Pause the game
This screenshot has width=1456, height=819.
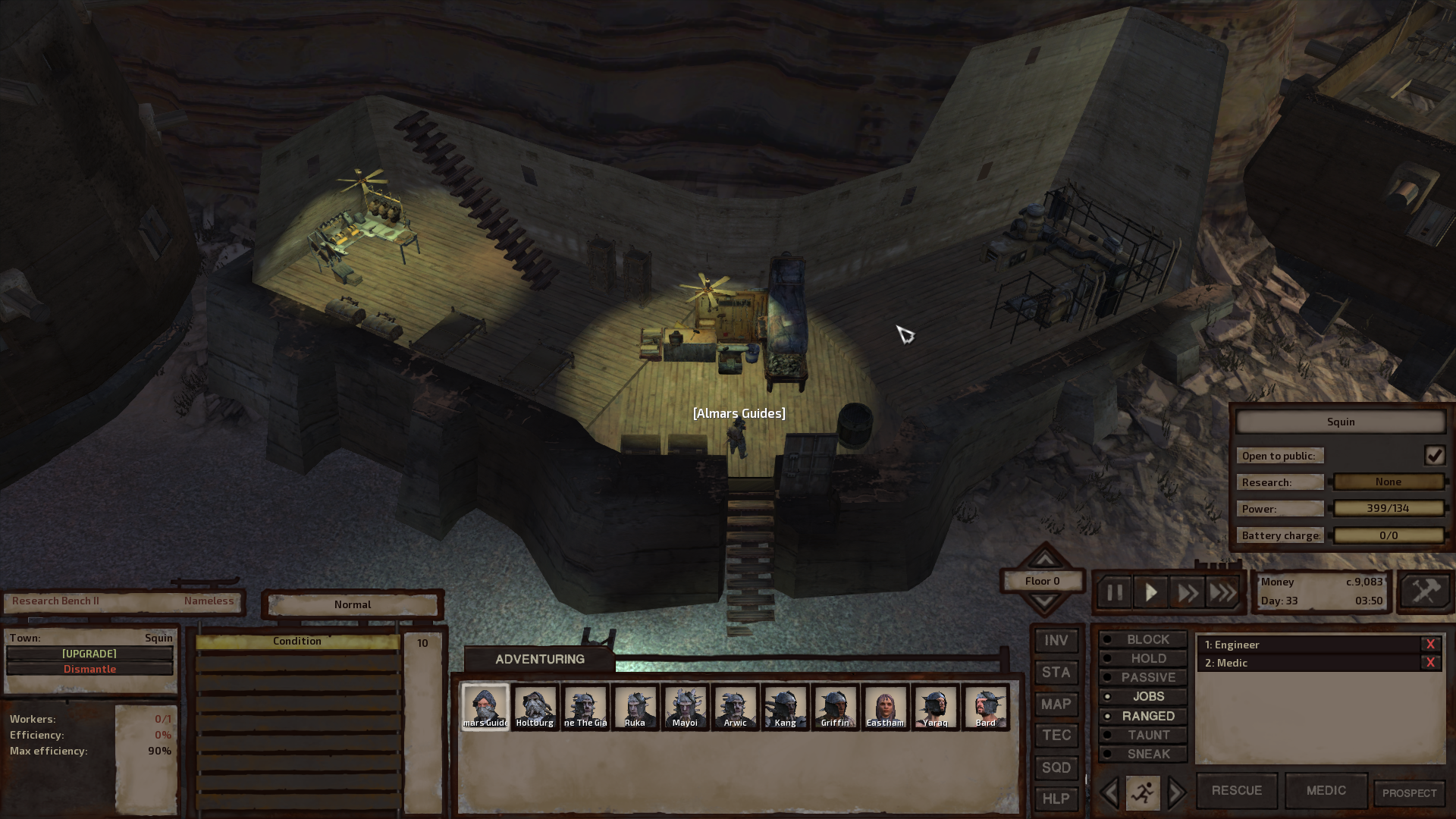[1114, 592]
